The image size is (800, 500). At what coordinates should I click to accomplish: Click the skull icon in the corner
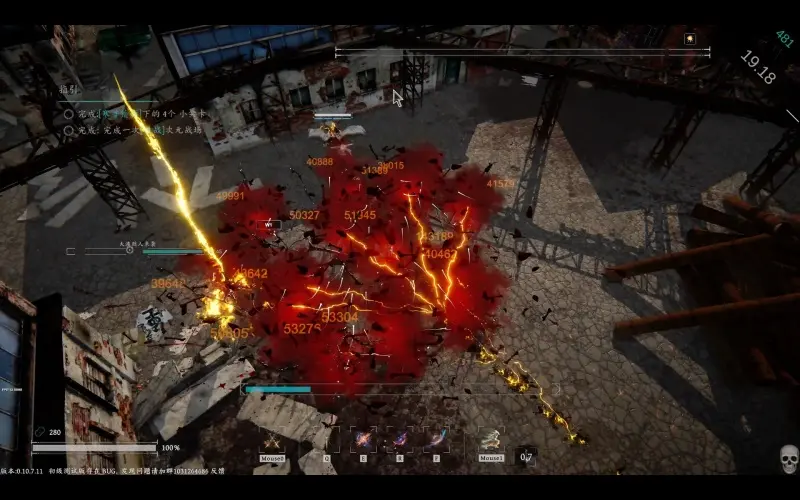pyautogui.click(x=788, y=460)
